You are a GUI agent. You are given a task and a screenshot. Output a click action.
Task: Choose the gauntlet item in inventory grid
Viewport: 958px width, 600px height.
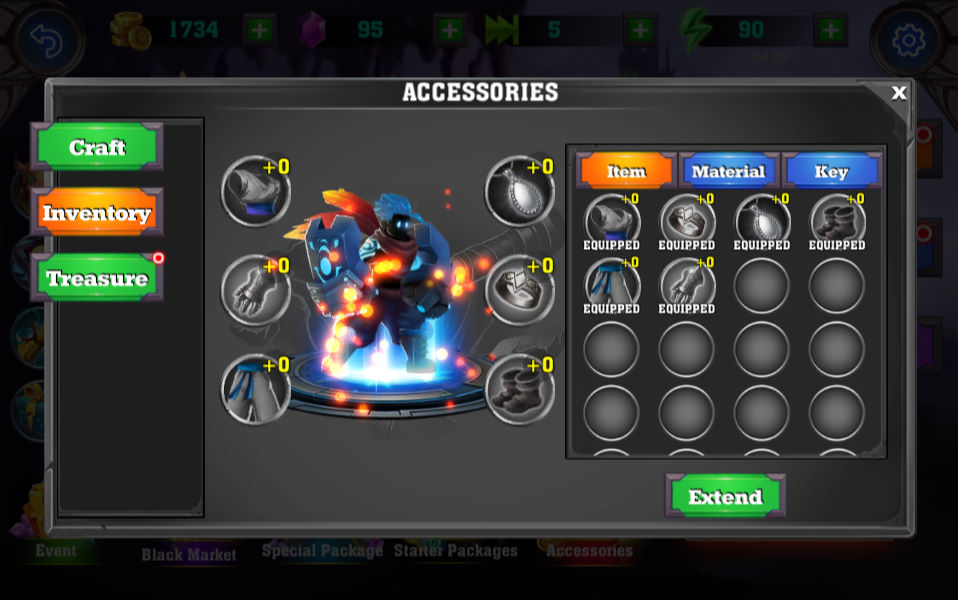(687, 284)
